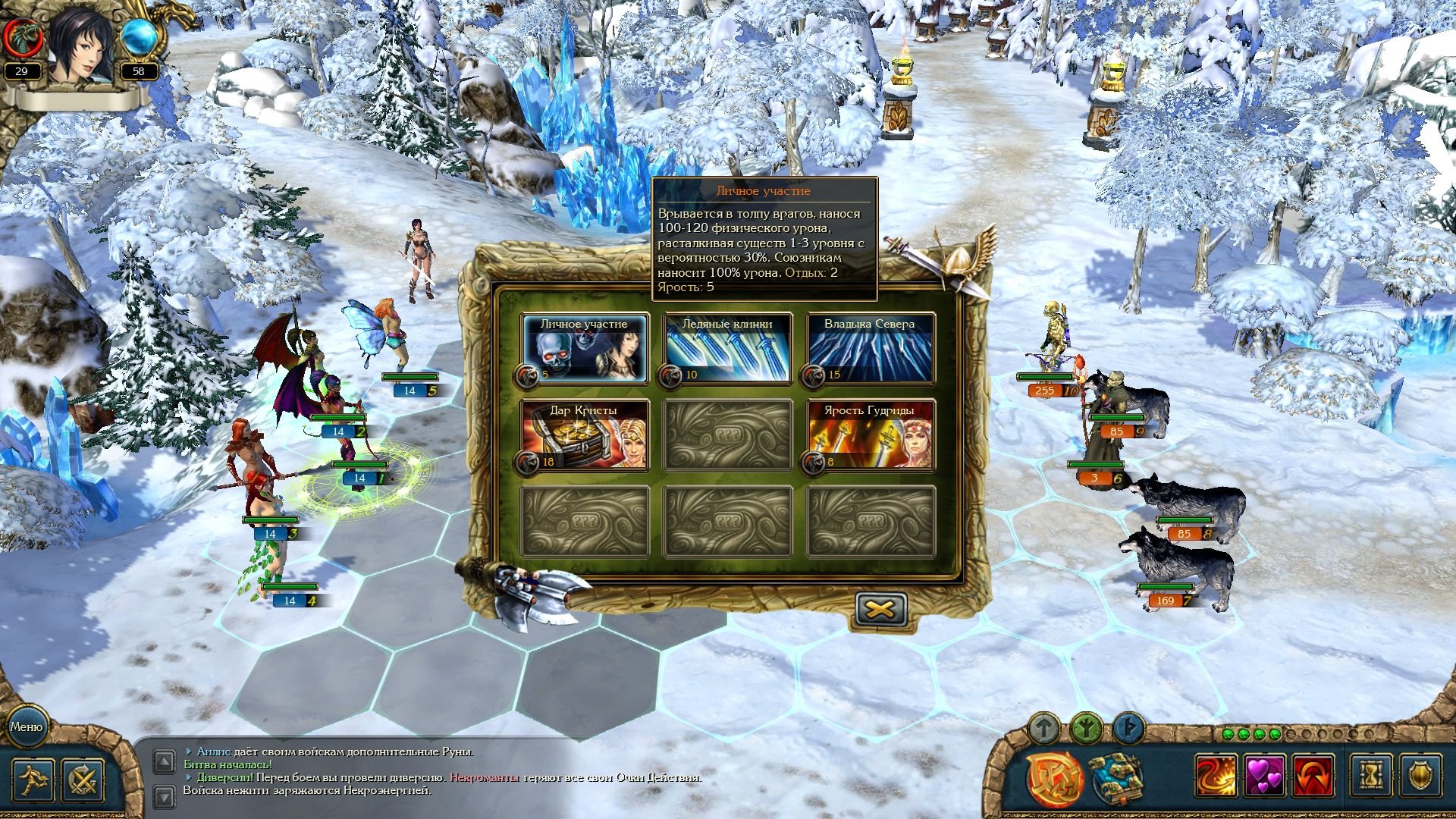Activate the fiery arrow unit ability

(x=1216, y=776)
